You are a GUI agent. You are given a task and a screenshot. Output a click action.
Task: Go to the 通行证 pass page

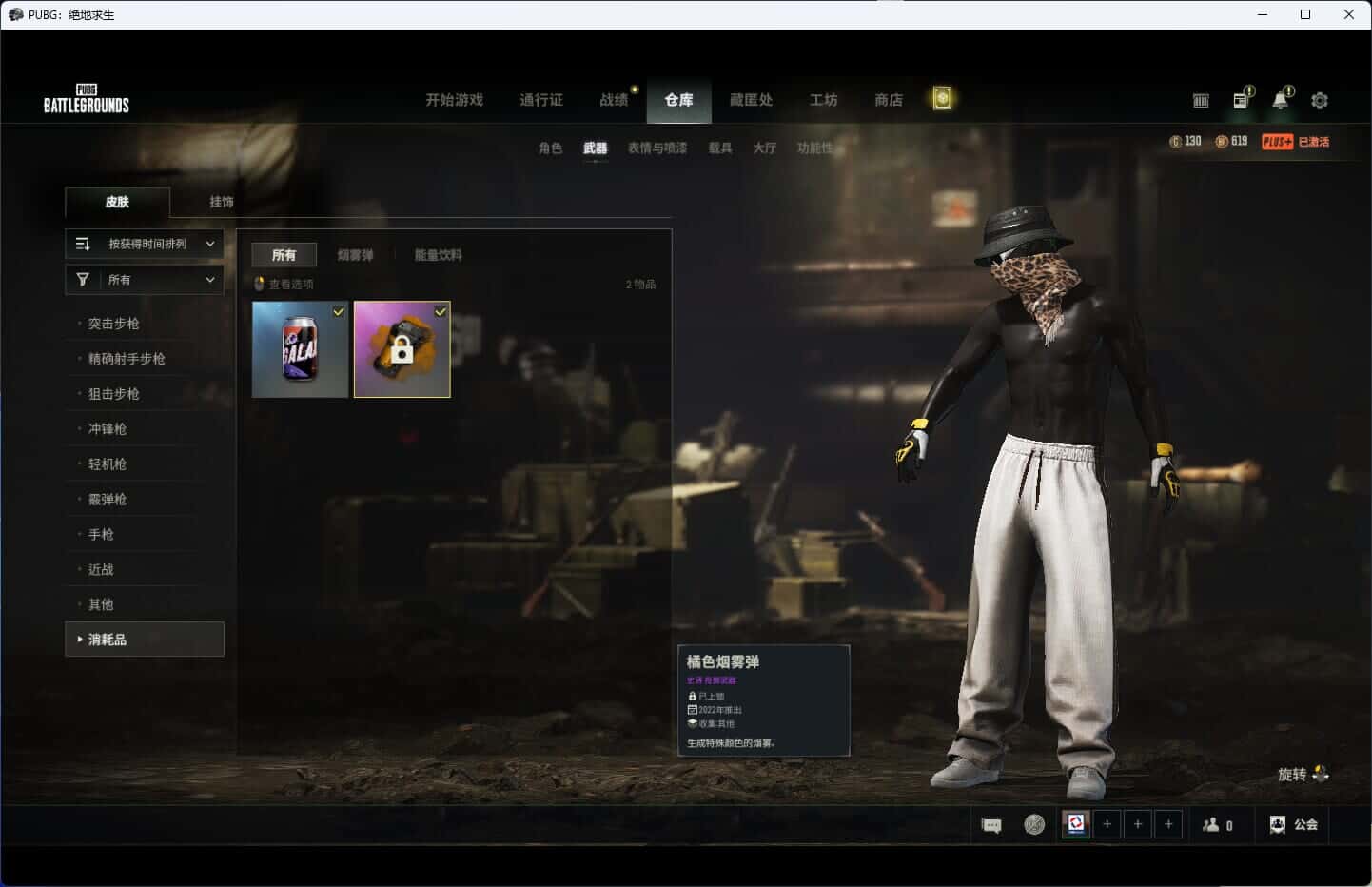[x=540, y=100]
